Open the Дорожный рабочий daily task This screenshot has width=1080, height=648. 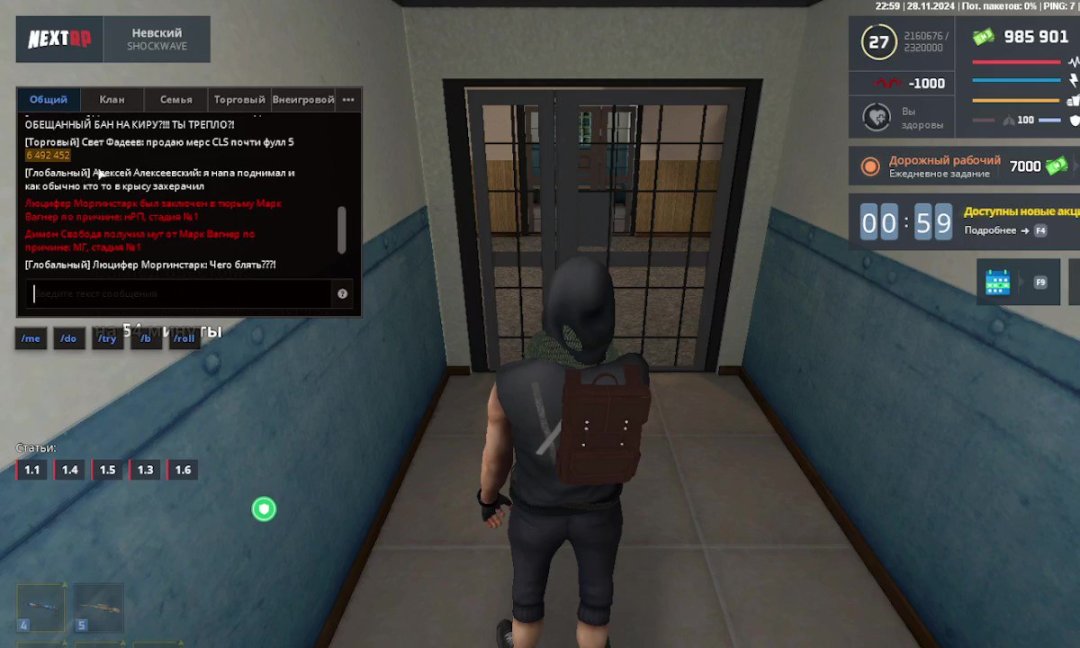point(945,166)
